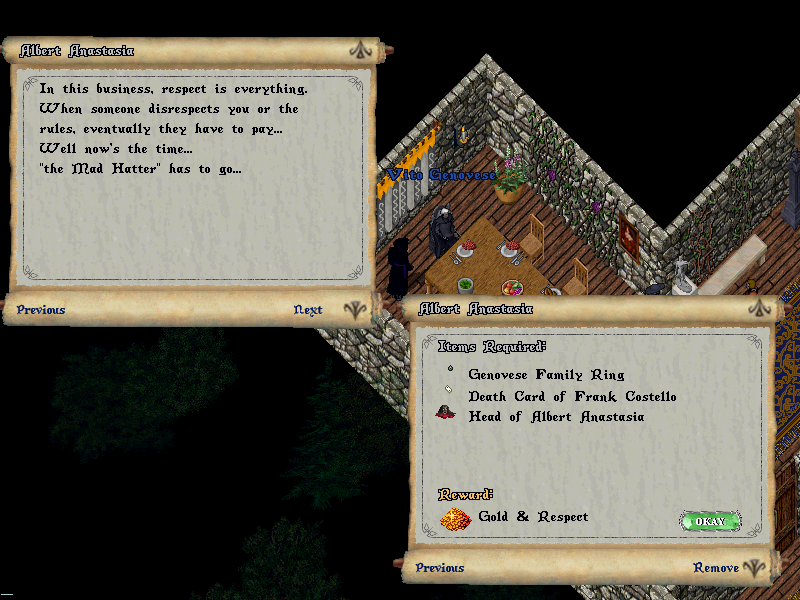The image size is (800, 600).
Task: Select Remove on the quest scroll
Action: pos(716,568)
